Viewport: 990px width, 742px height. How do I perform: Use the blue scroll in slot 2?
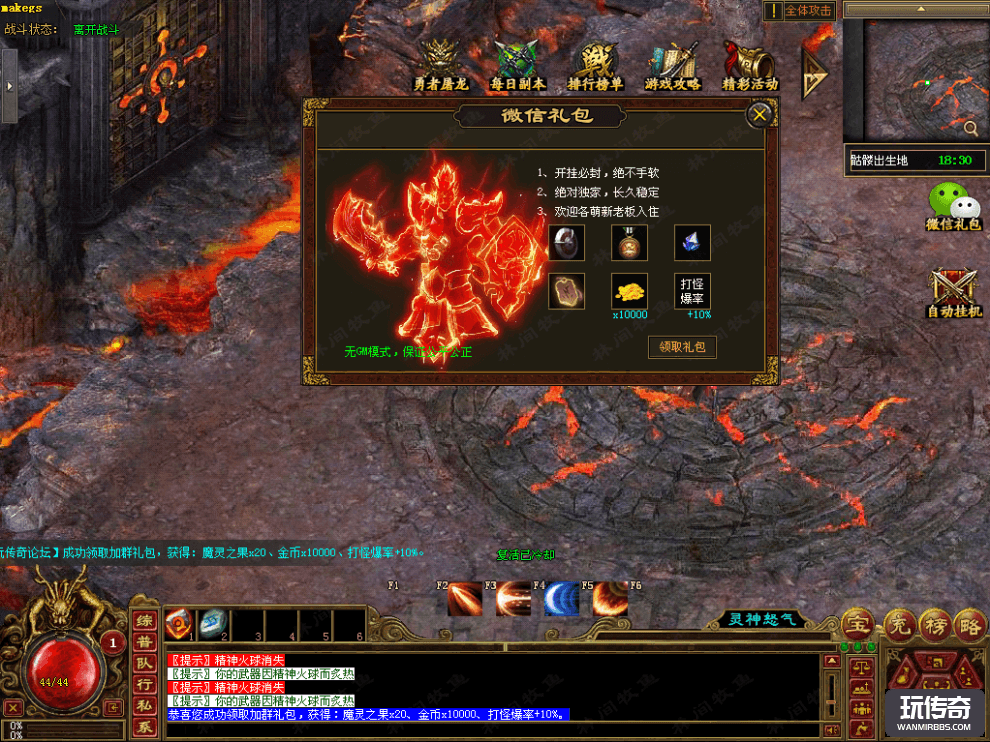tap(212, 622)
